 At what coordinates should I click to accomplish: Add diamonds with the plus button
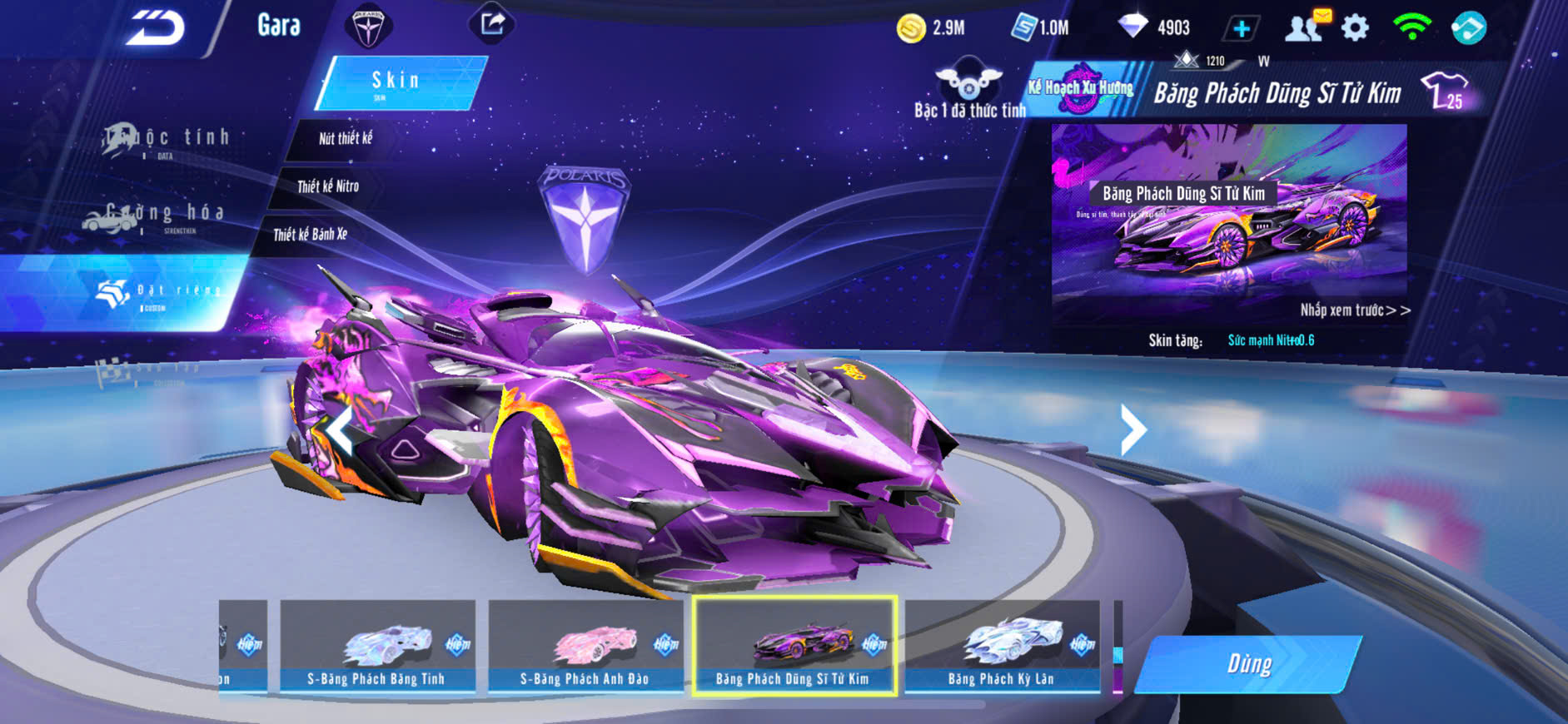(1241, 28)
